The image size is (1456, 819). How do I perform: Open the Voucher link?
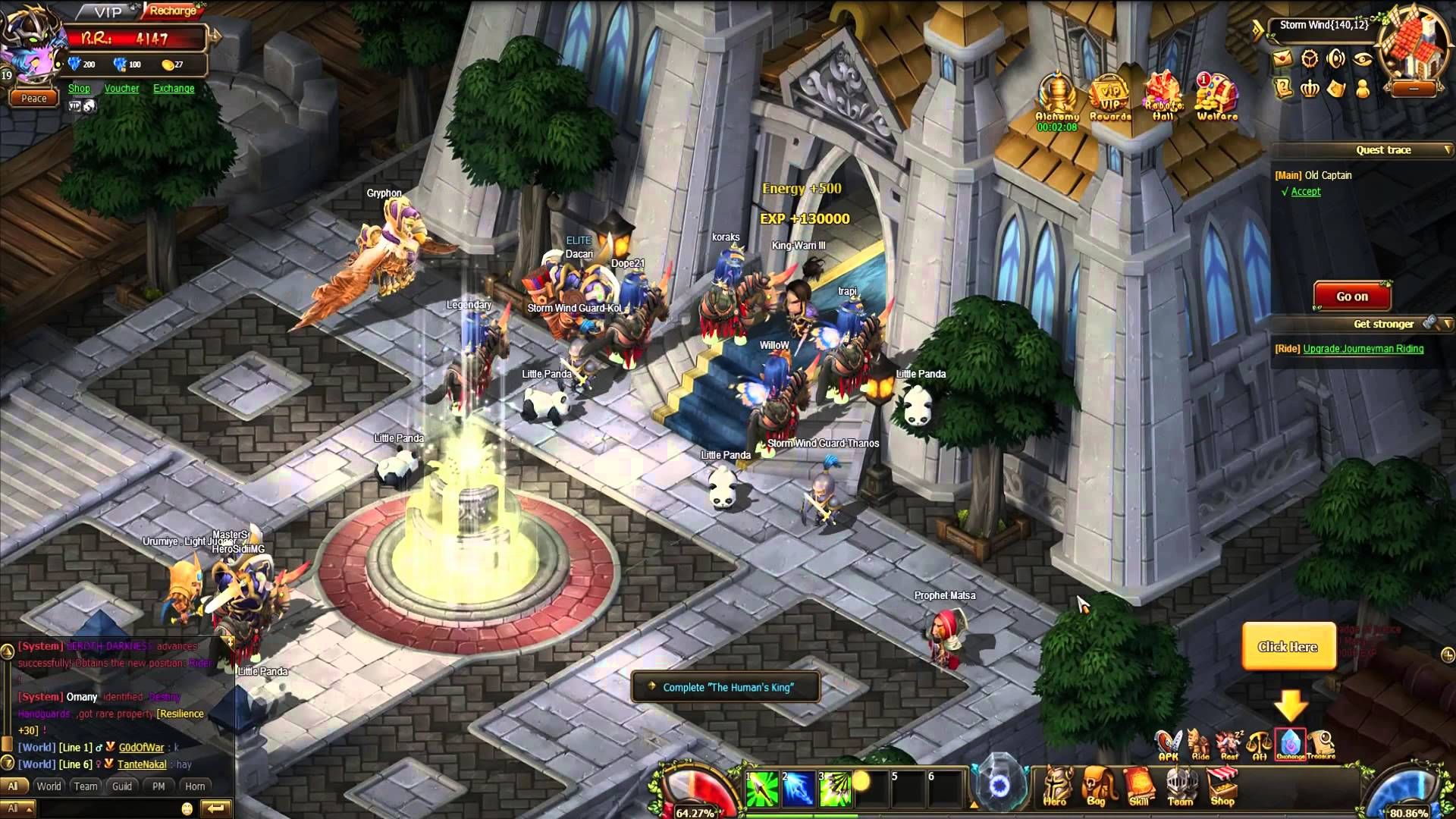[x=121, y=89]
